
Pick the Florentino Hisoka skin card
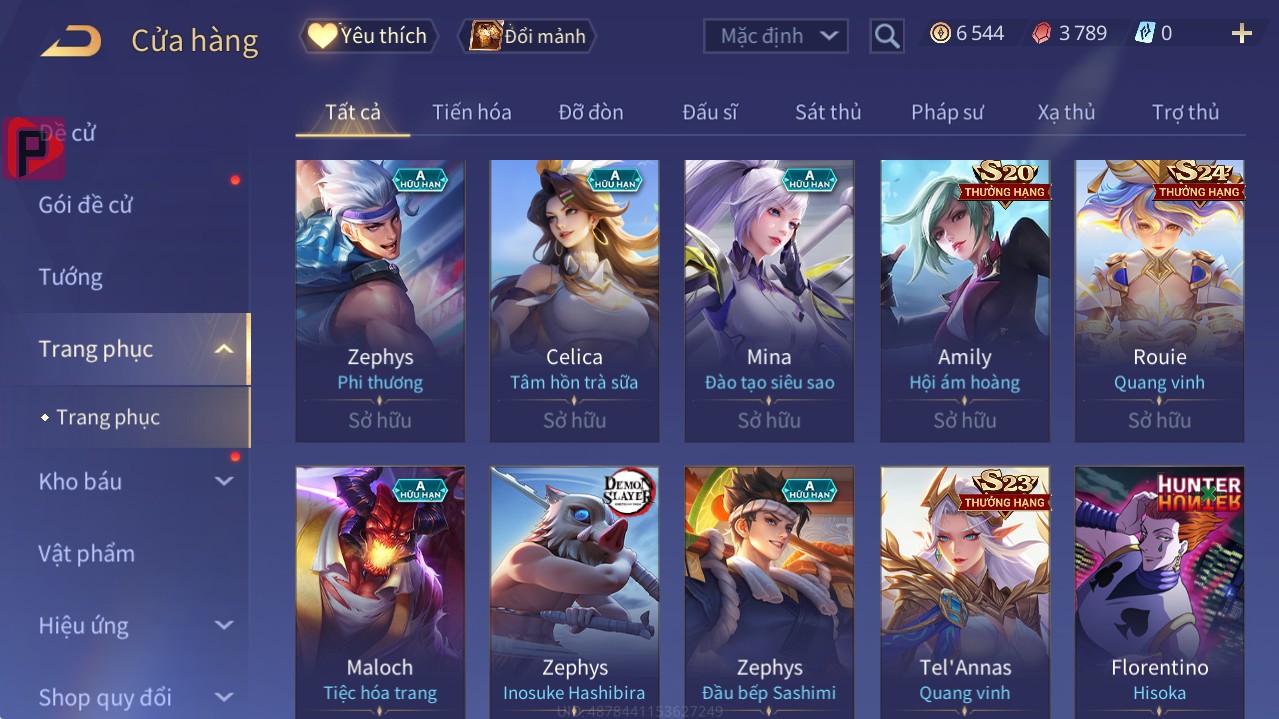click(1159, 590)
